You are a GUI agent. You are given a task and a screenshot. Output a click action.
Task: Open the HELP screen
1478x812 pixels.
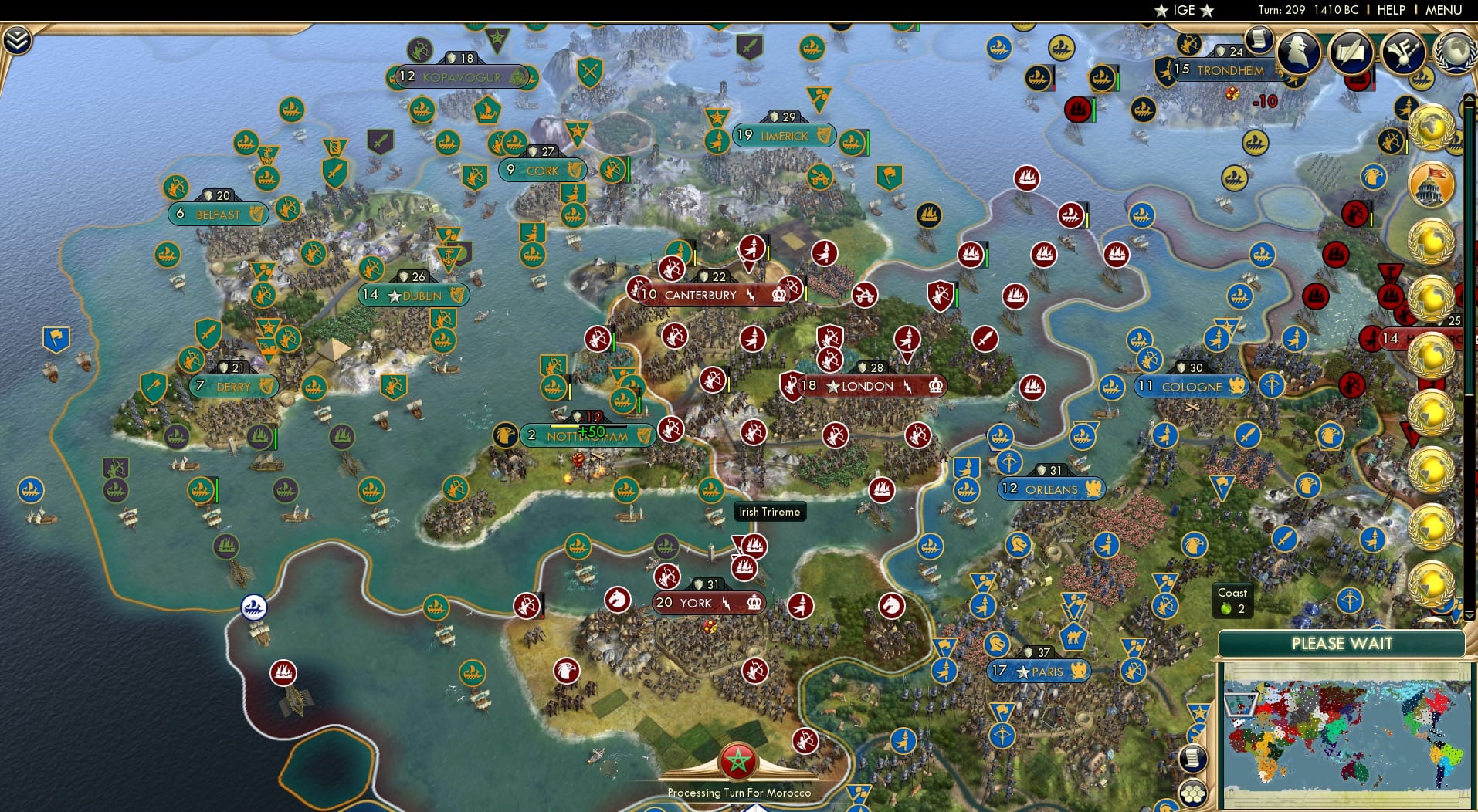[x=1390, y=10]
